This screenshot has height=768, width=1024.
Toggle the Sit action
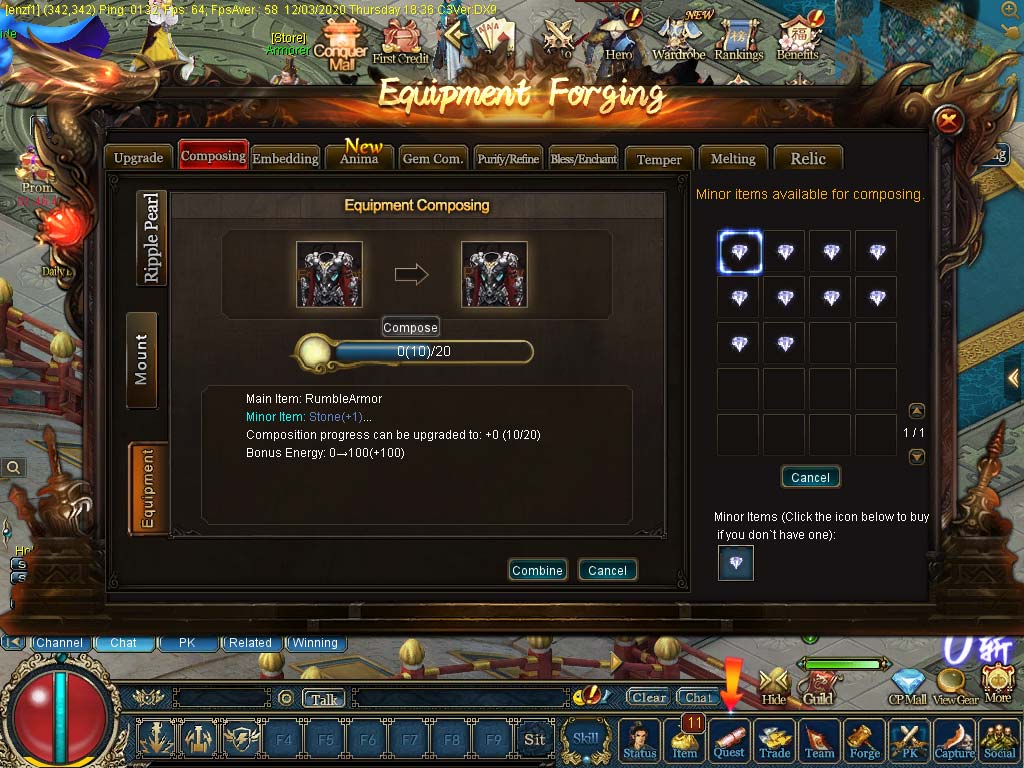coord(535,740)
